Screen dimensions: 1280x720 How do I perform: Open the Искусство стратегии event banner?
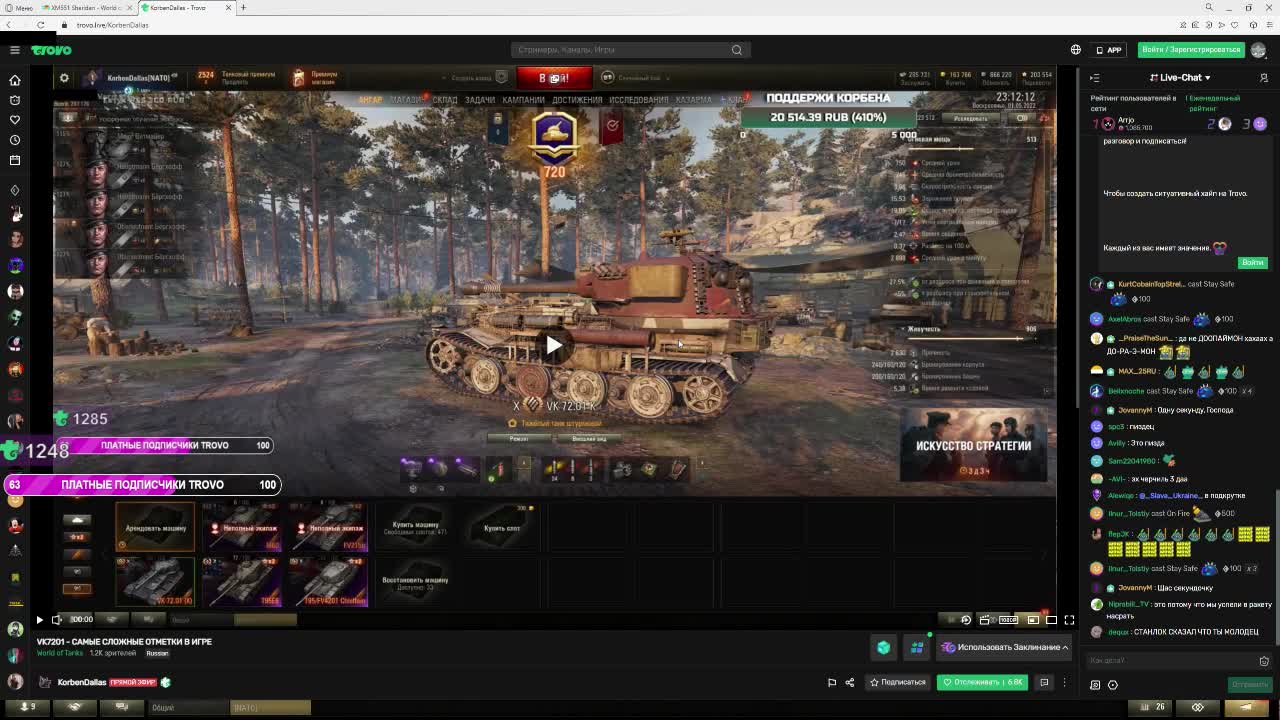point(973,445)
